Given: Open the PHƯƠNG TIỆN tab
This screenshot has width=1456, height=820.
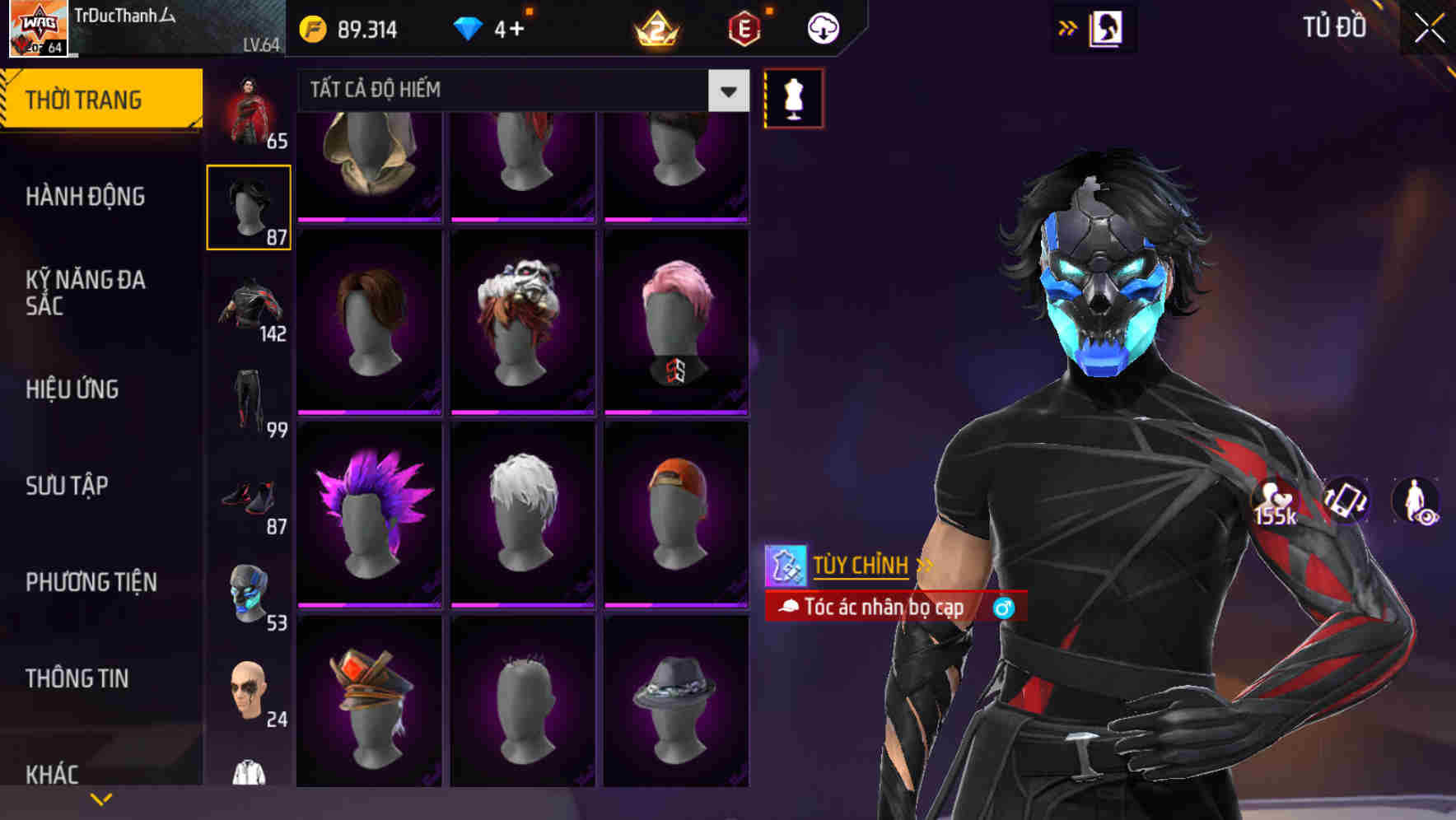Looking at the screenshot, I should pyautogui.click(x=91, y=581).
